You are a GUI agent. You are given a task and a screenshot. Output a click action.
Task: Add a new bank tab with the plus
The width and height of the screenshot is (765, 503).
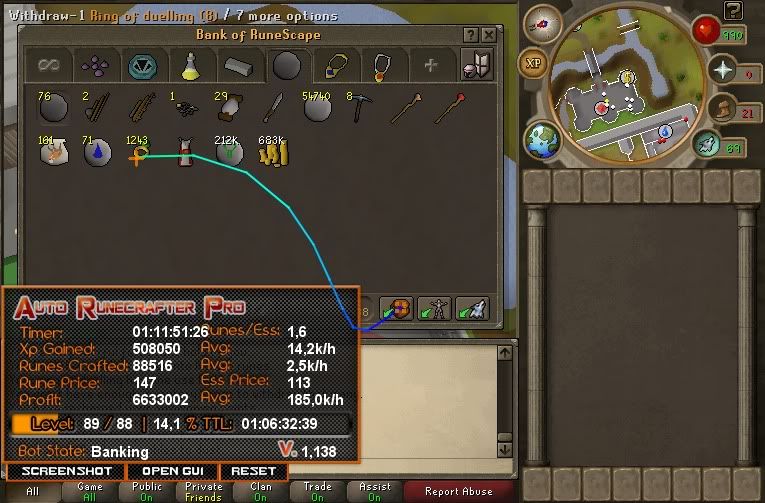(x=430, y=67)
